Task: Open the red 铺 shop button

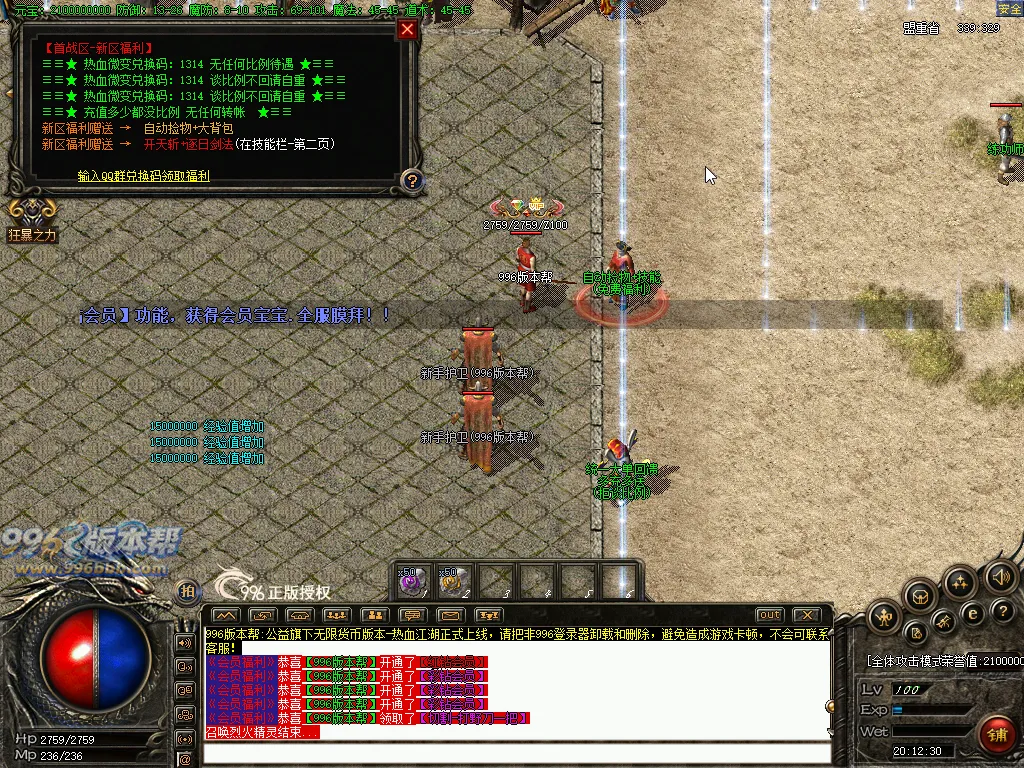Action: click(x=996, y=735)
